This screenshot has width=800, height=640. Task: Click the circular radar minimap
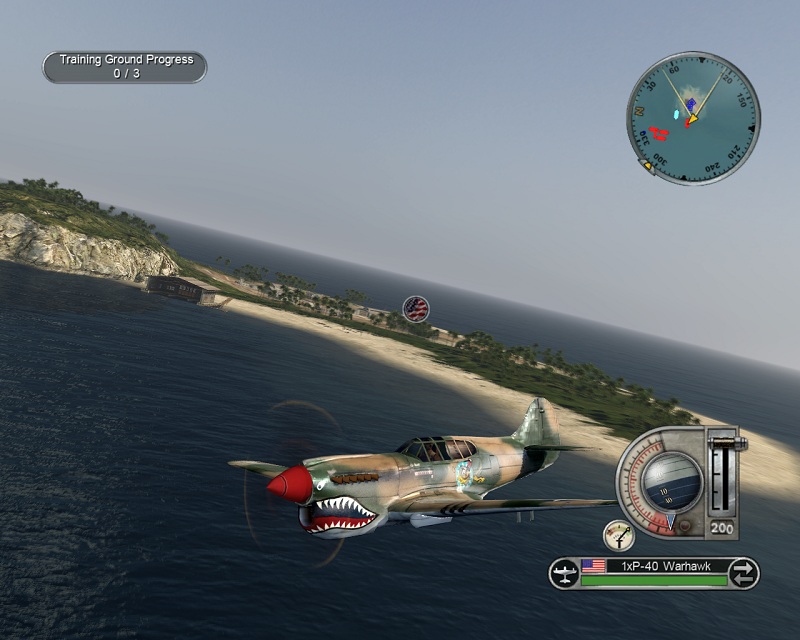(x=693, y=118)
